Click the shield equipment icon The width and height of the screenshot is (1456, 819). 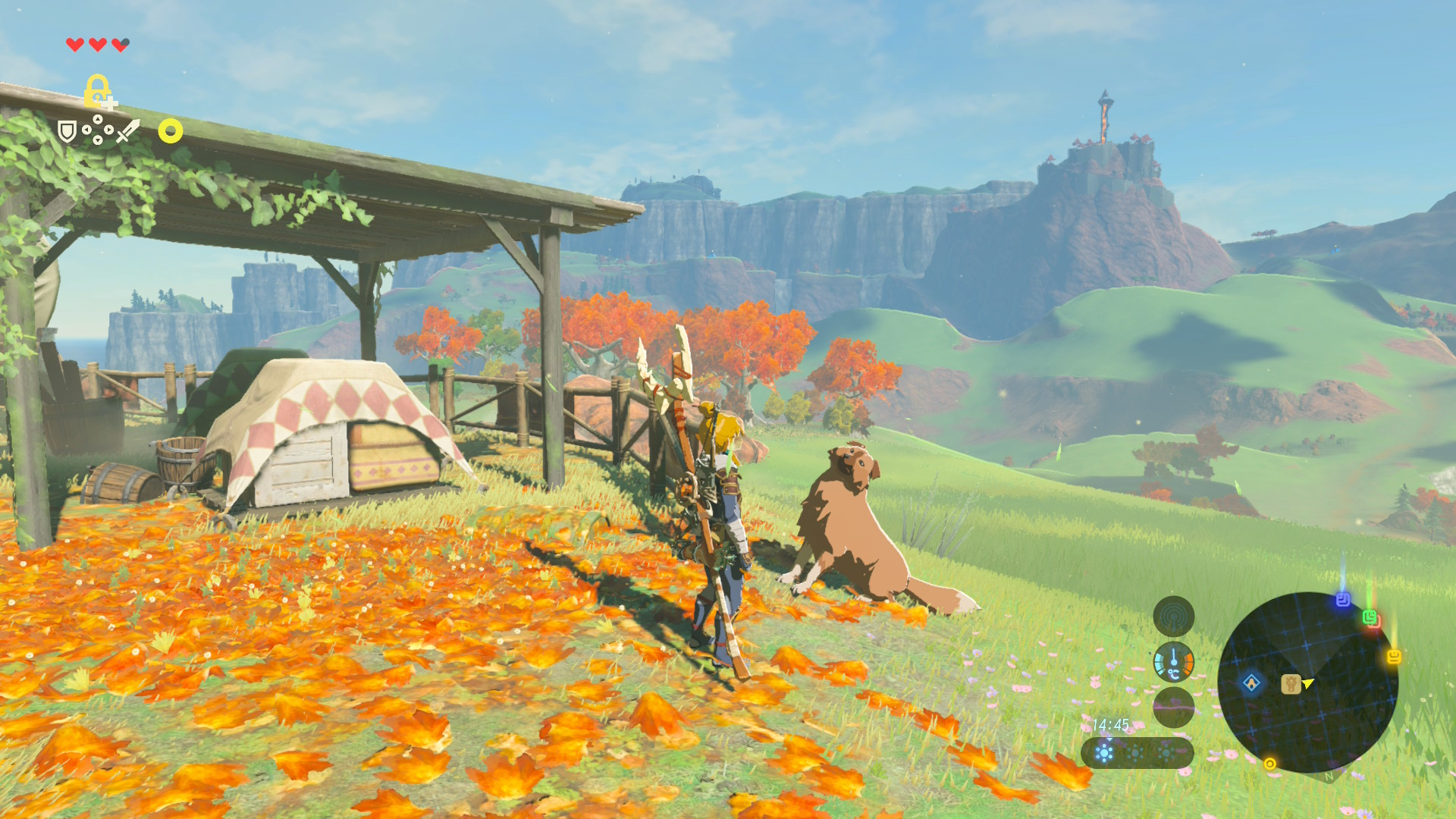pyautogui.click(x=67, y=132)
